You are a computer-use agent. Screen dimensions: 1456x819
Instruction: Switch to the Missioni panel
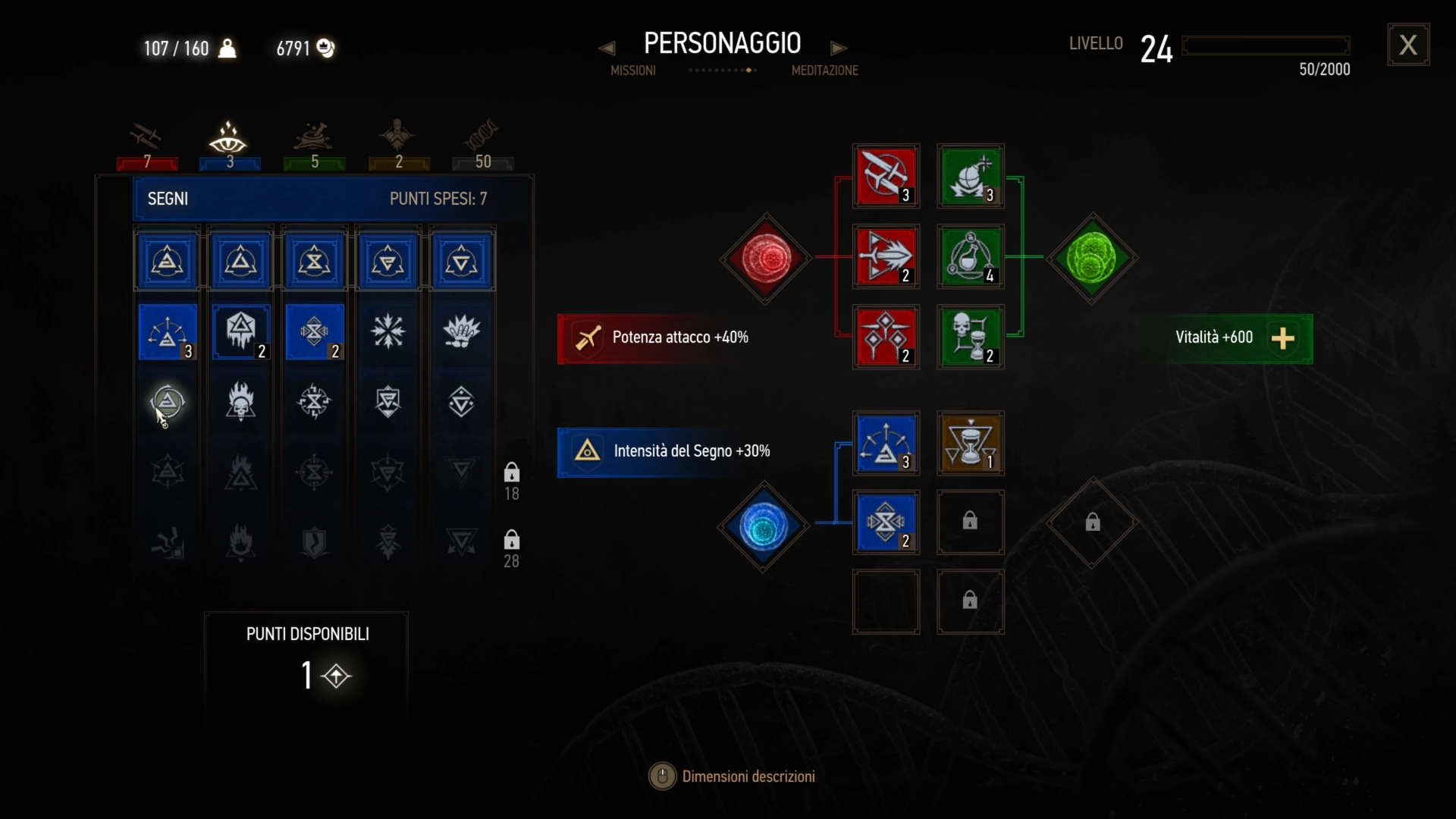[x=632, y=71]
